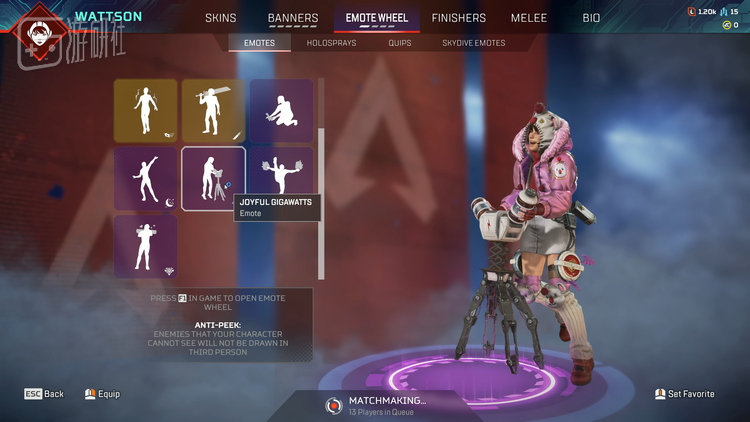Select the Emotes sub-tab
The height and width of the screenshot is (422, 750).
pos(259,43)
